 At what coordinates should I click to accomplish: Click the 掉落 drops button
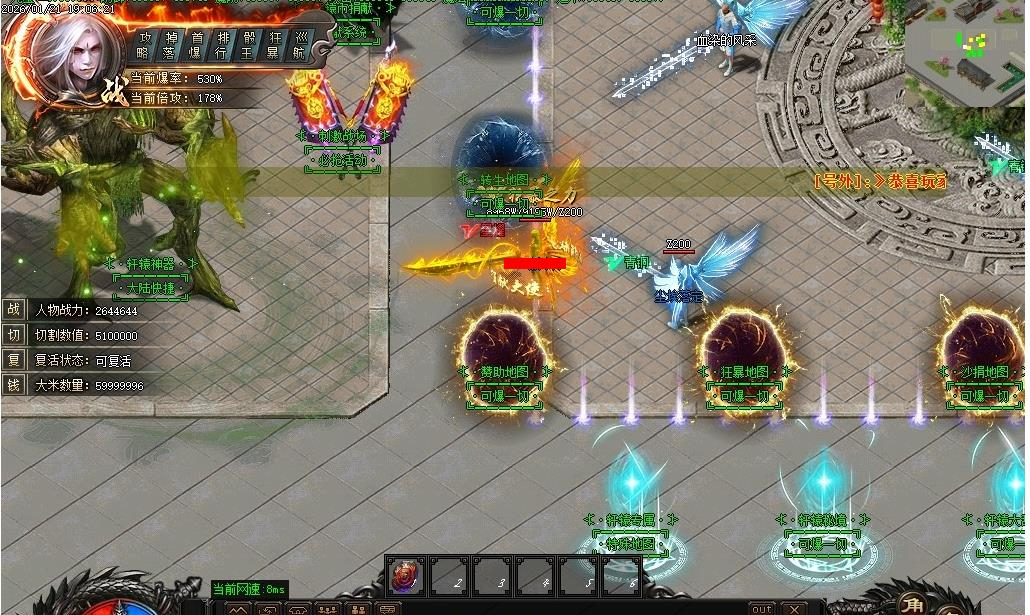pyautogui.click(x=171, y=45)
